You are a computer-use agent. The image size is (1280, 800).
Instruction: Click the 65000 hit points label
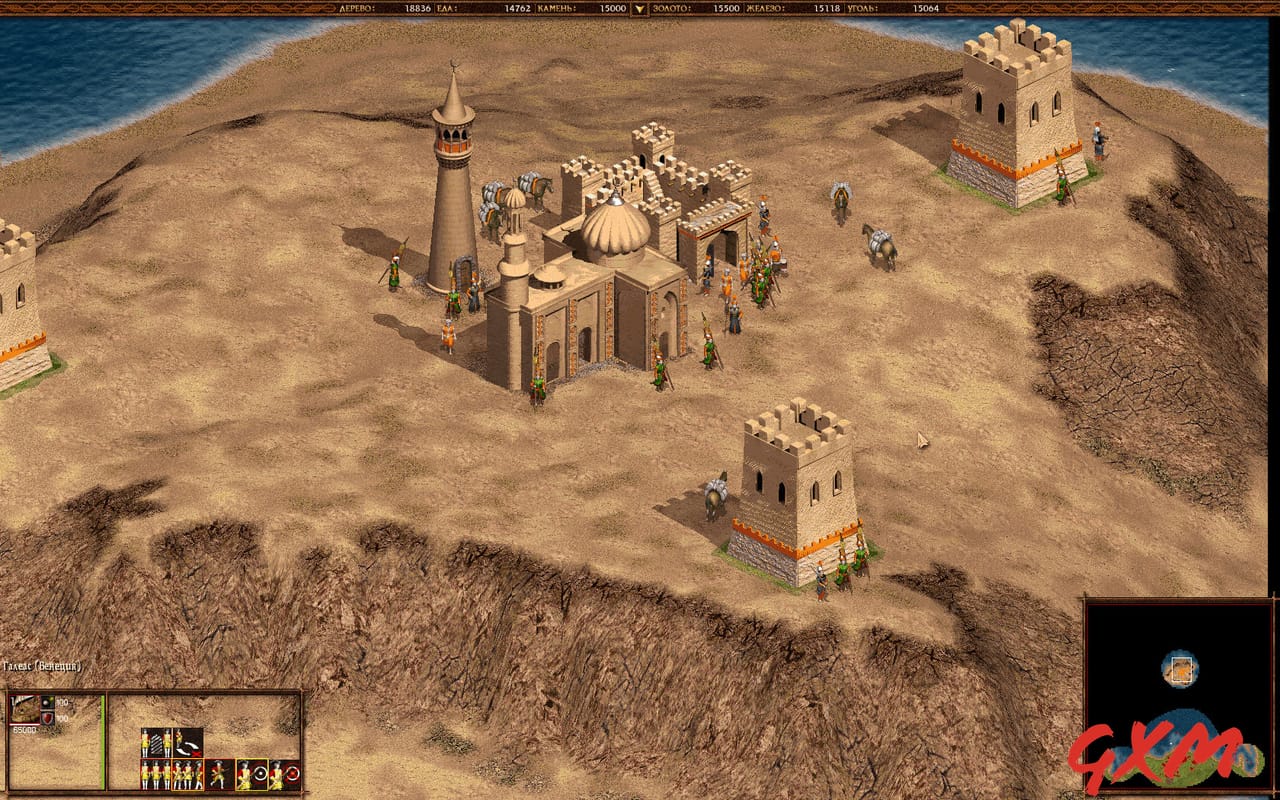coord(25,729)
